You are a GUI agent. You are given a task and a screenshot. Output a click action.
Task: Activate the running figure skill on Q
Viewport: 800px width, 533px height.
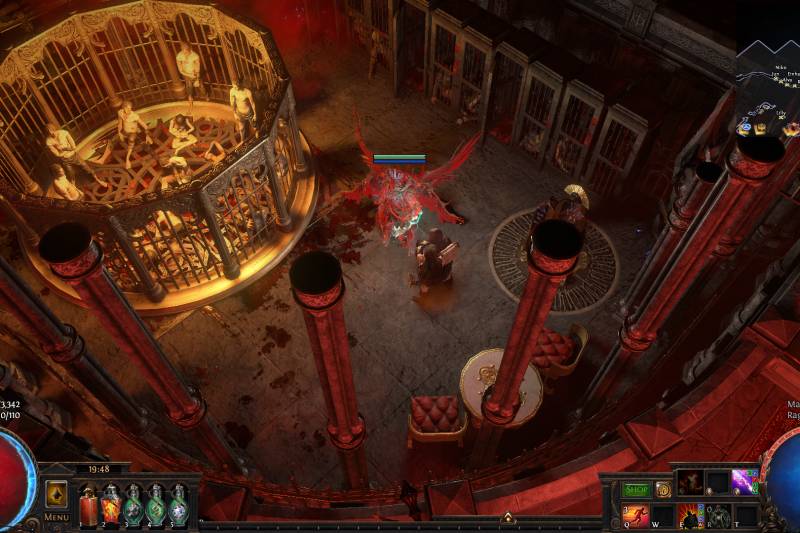637,515
